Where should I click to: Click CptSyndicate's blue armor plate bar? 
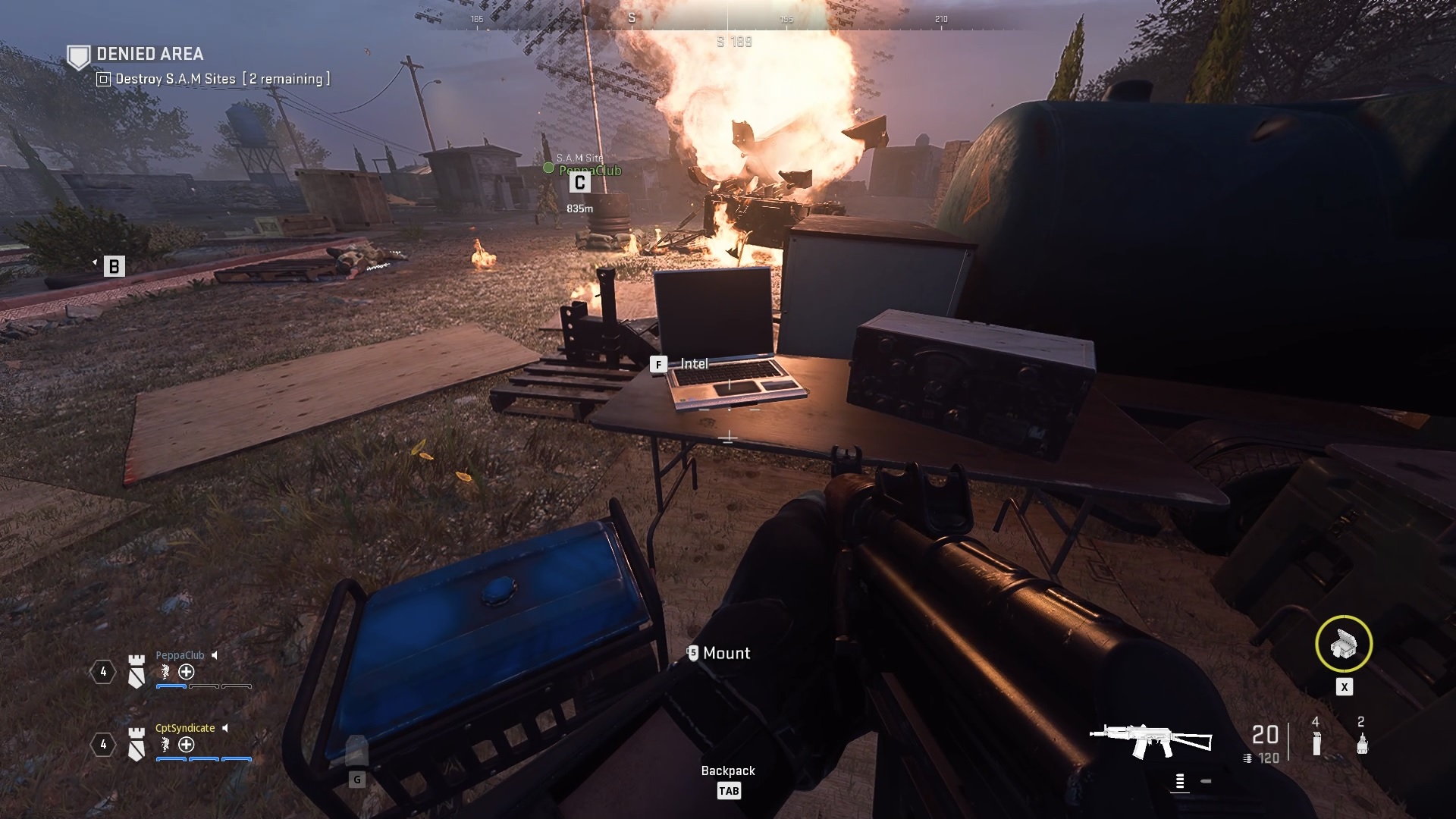coord(171,759)
